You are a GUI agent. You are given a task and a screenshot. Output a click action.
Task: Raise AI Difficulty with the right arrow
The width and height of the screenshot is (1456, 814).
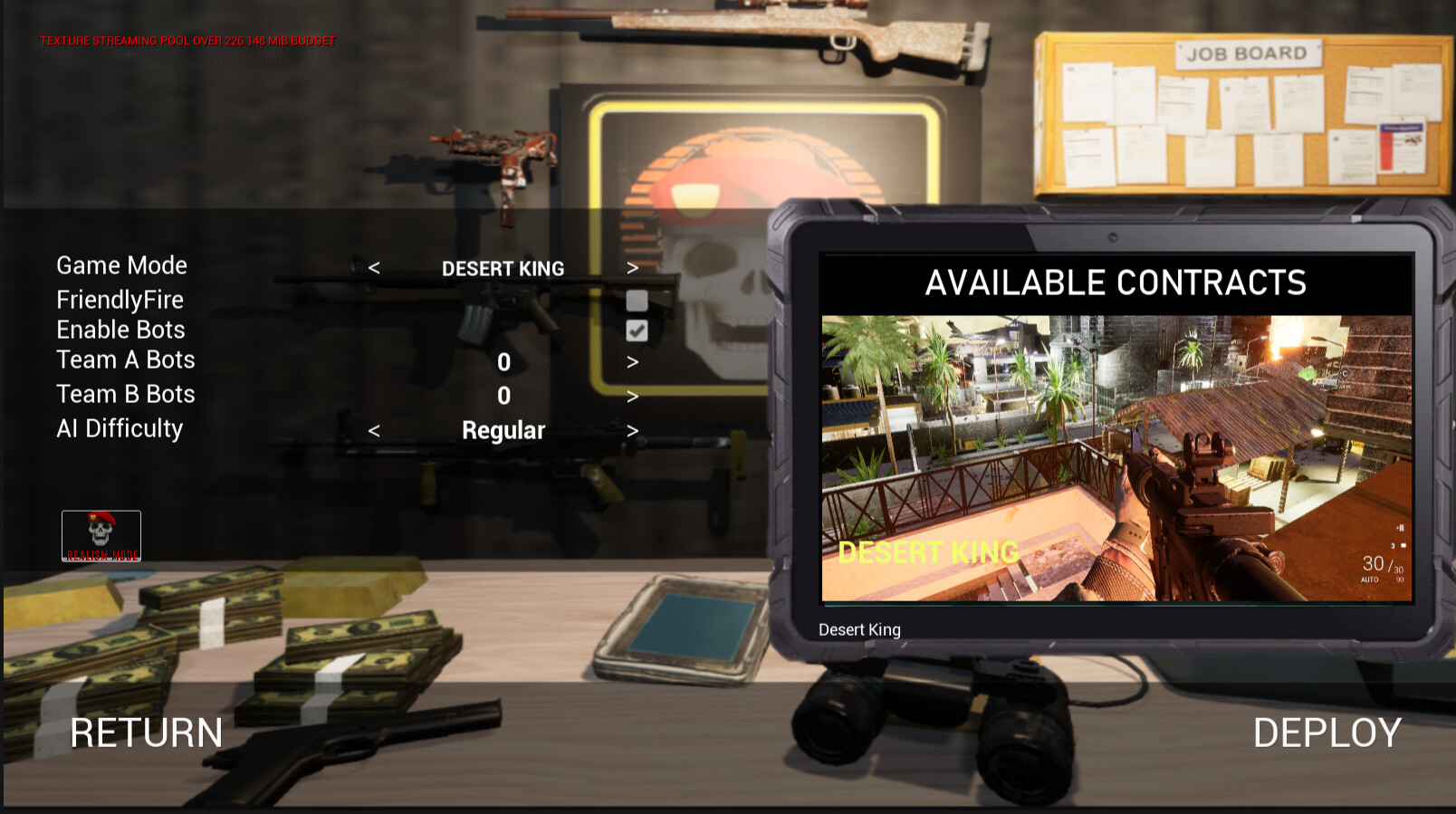pyautogui.click(x=633, y=429)
